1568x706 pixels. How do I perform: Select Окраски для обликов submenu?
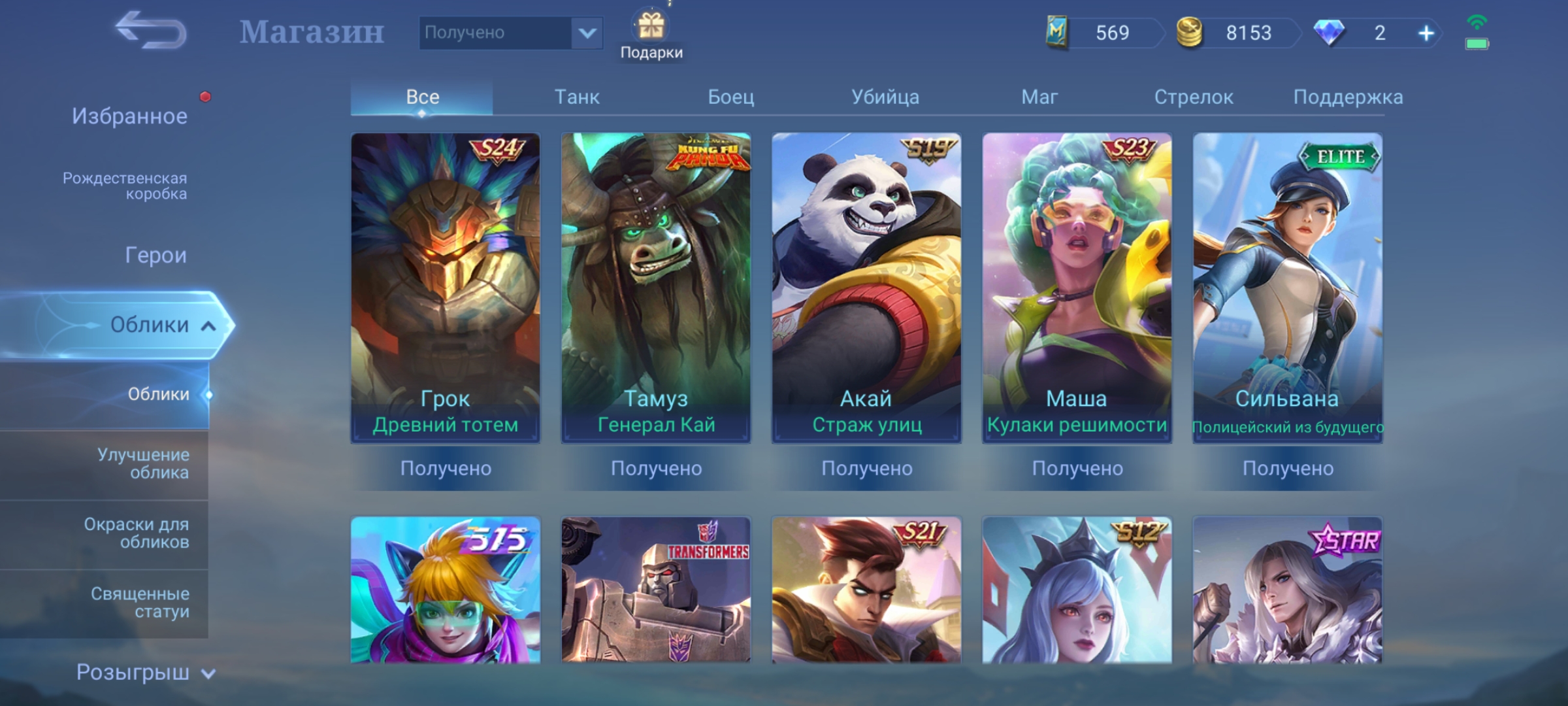137,533
